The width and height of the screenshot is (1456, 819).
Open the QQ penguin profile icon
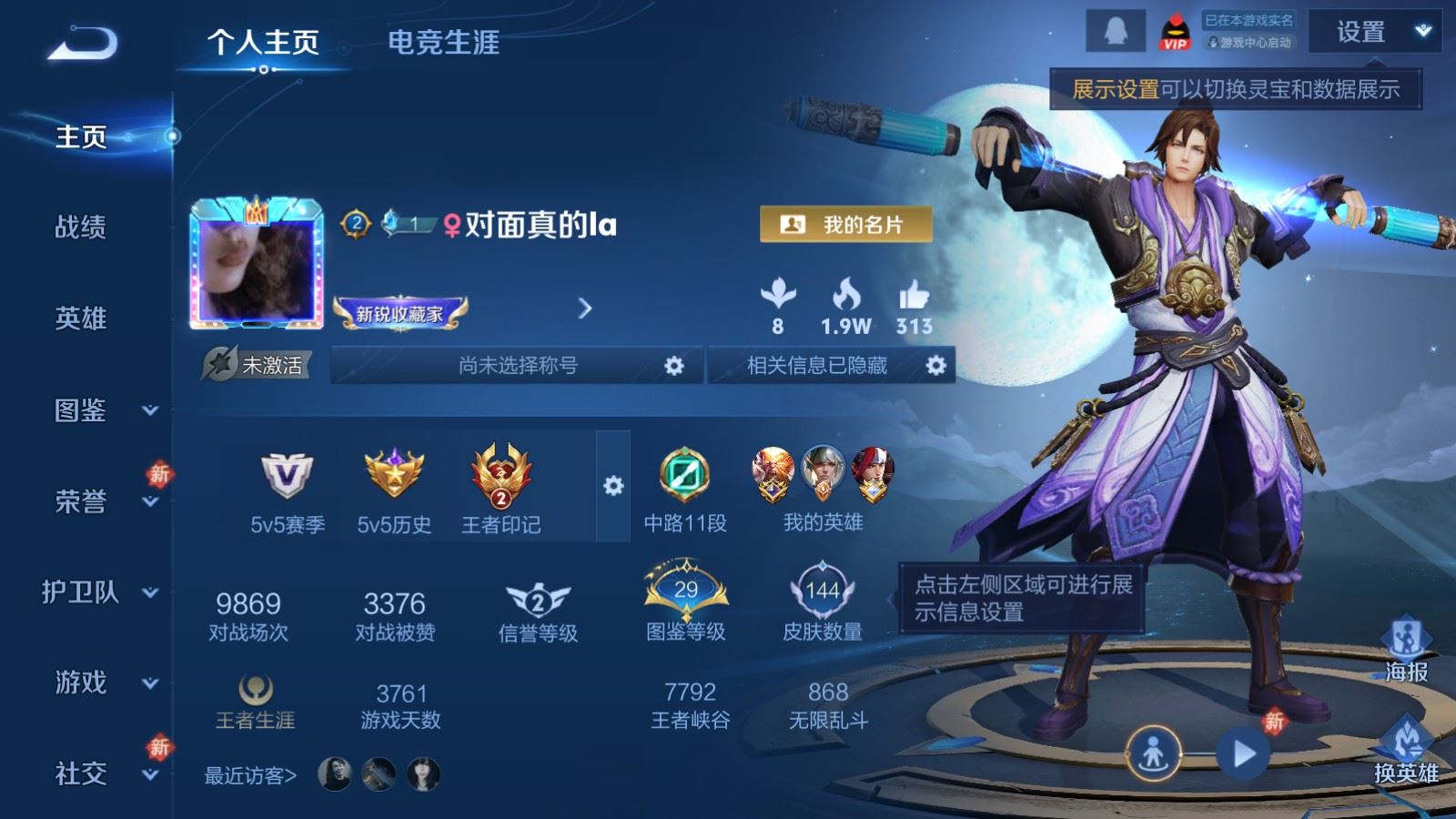[x=1117, y=29]
